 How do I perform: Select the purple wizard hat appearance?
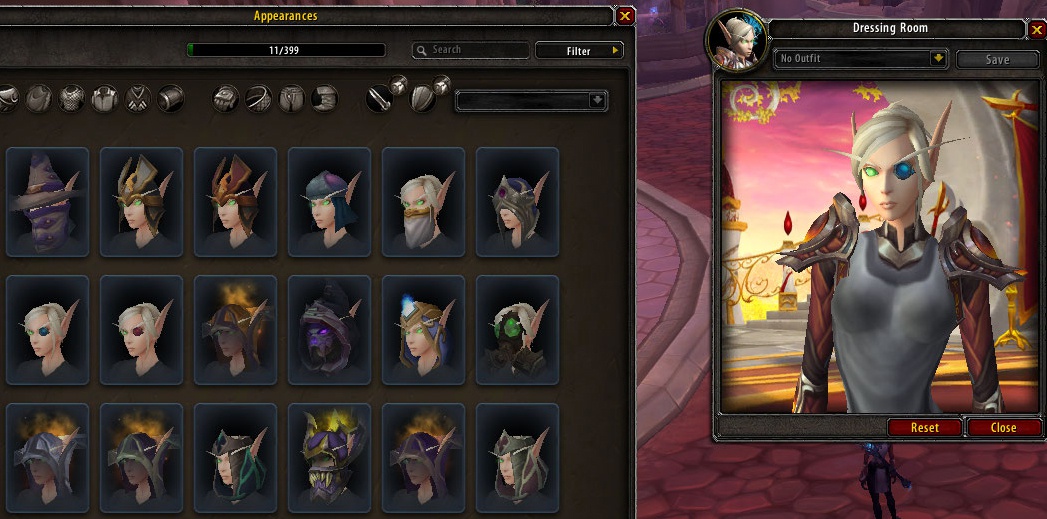47,202
